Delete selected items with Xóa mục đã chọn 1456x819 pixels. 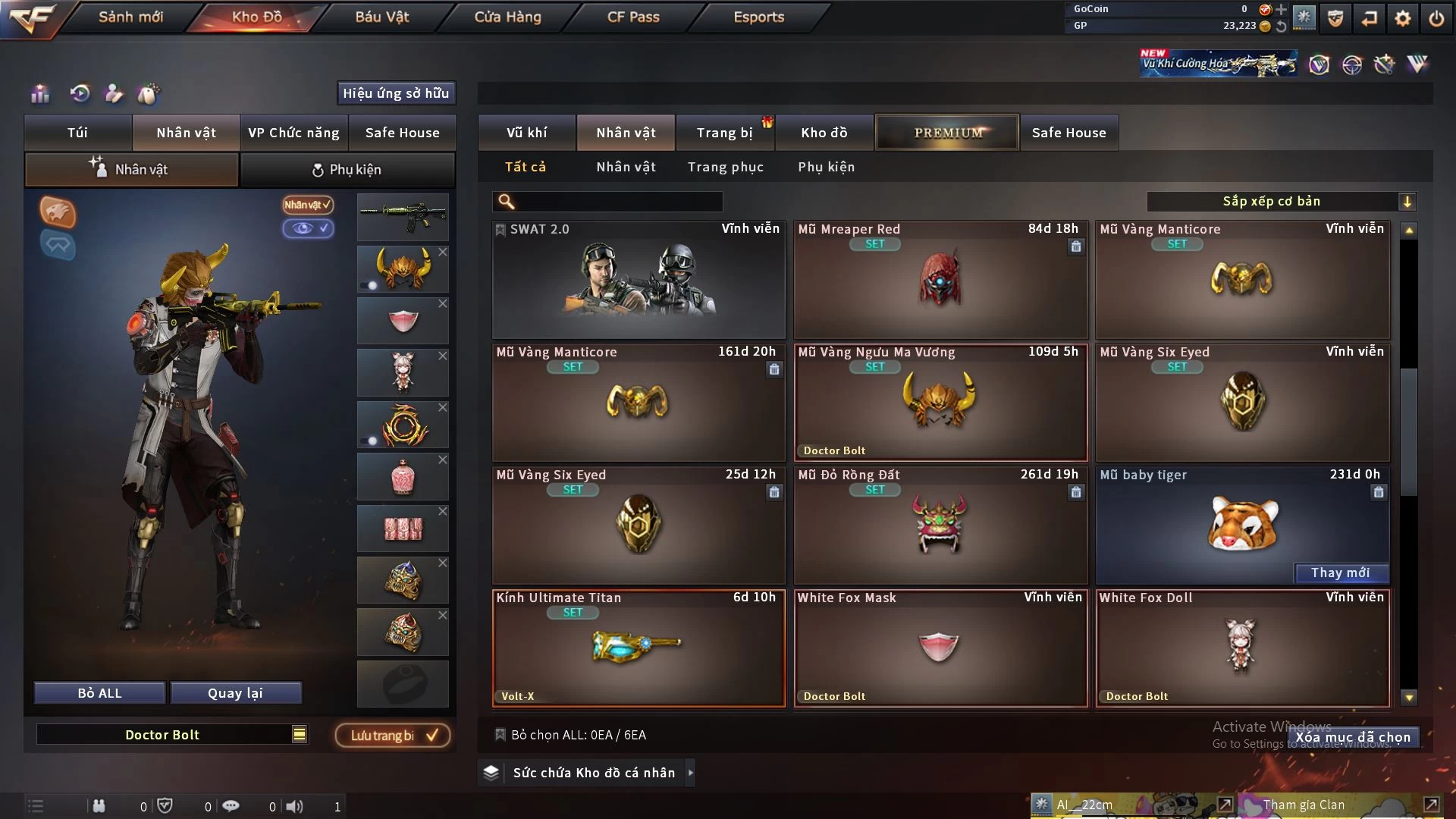(1352, 737)
